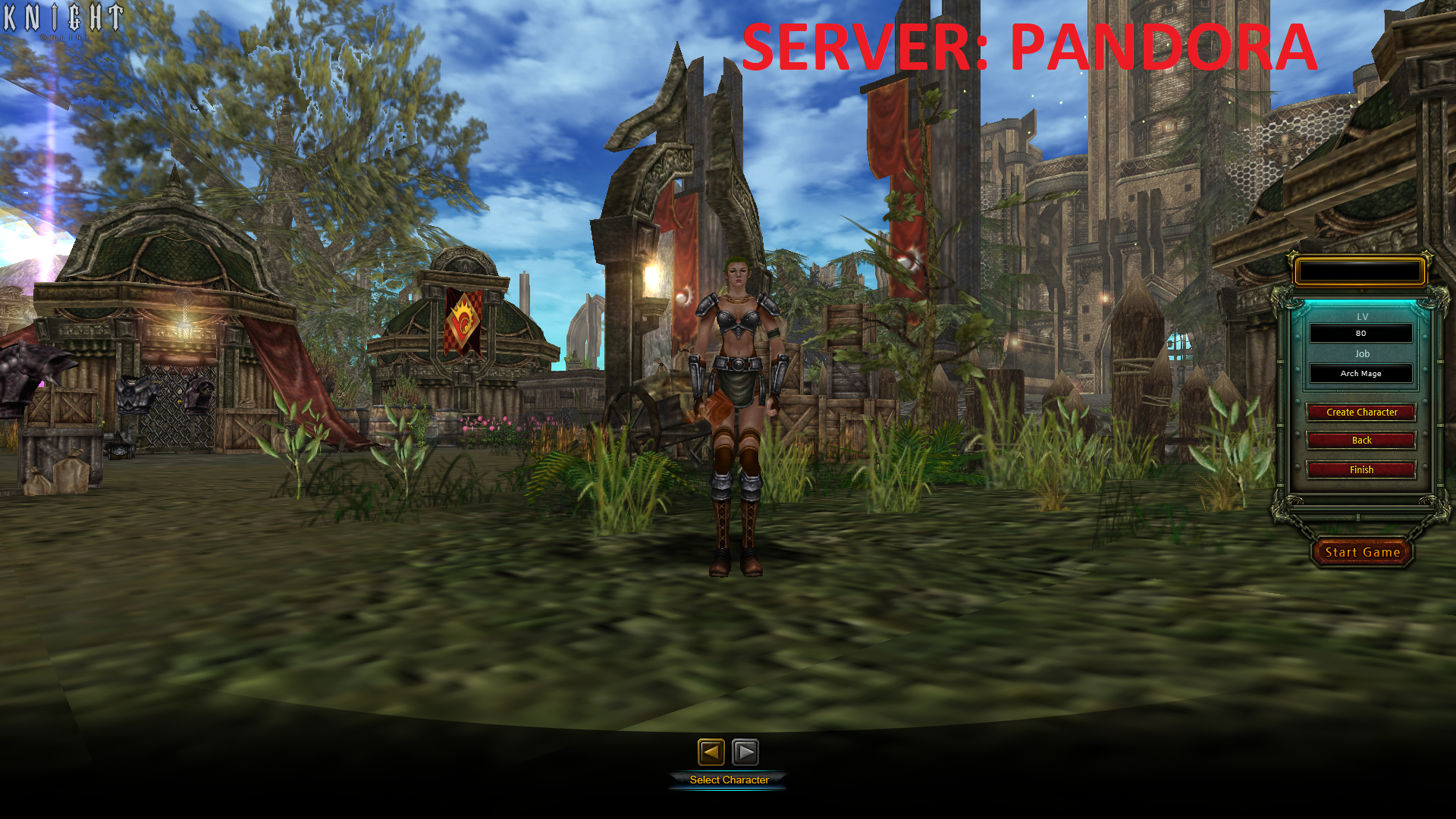Open the Job field showing Arch Mage
Image resolution: width=1456 pixels, height=819 pixels.
[1360, 373]
